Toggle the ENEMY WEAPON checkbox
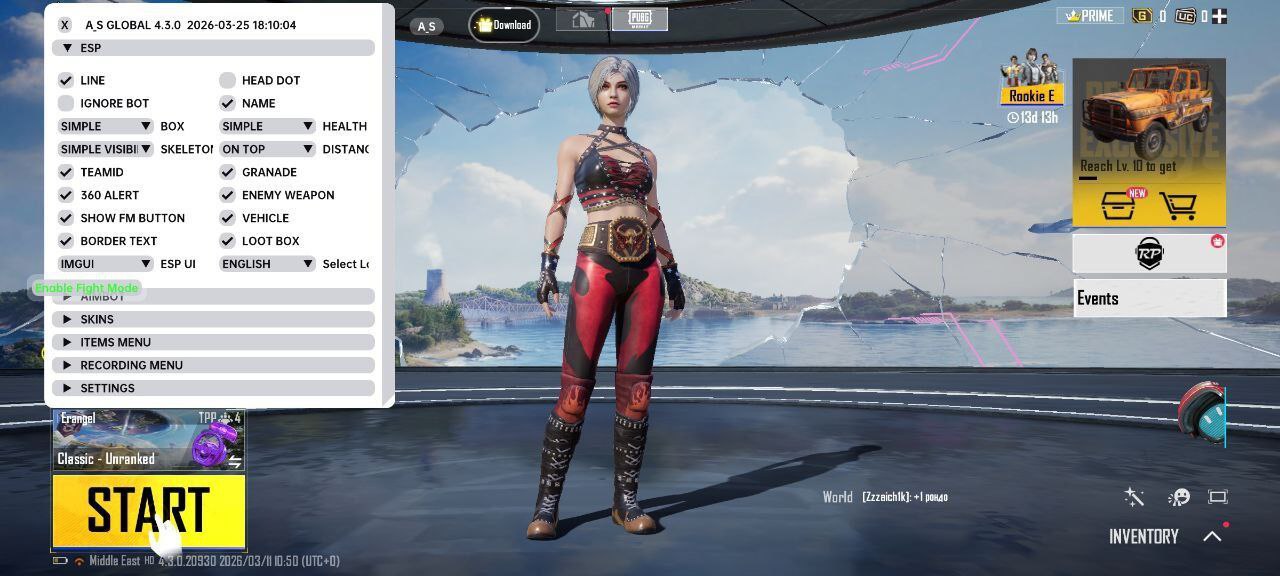The image size is (1280, 576). 228,195
